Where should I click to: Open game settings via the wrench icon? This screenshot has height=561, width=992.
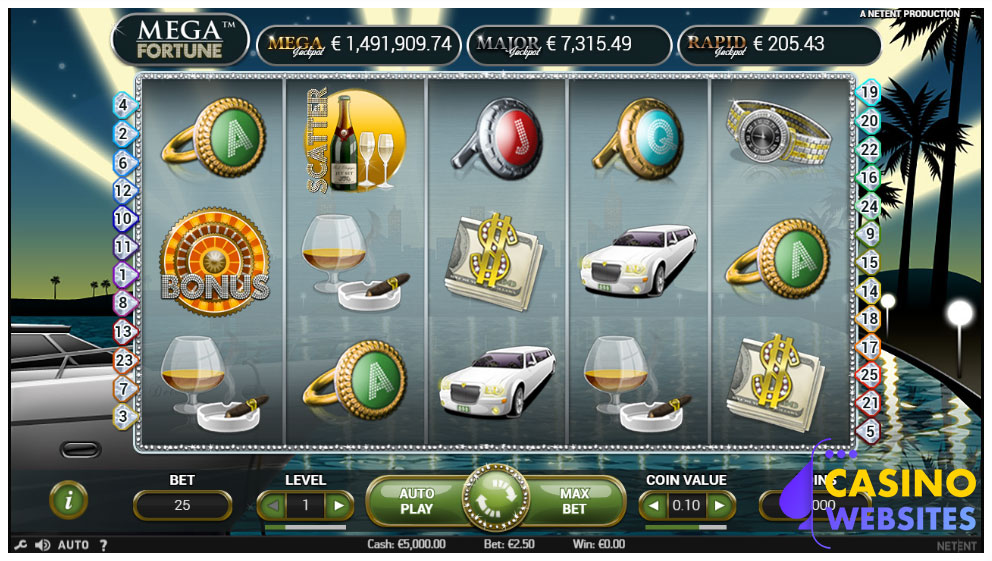click(x=21, y=545)
